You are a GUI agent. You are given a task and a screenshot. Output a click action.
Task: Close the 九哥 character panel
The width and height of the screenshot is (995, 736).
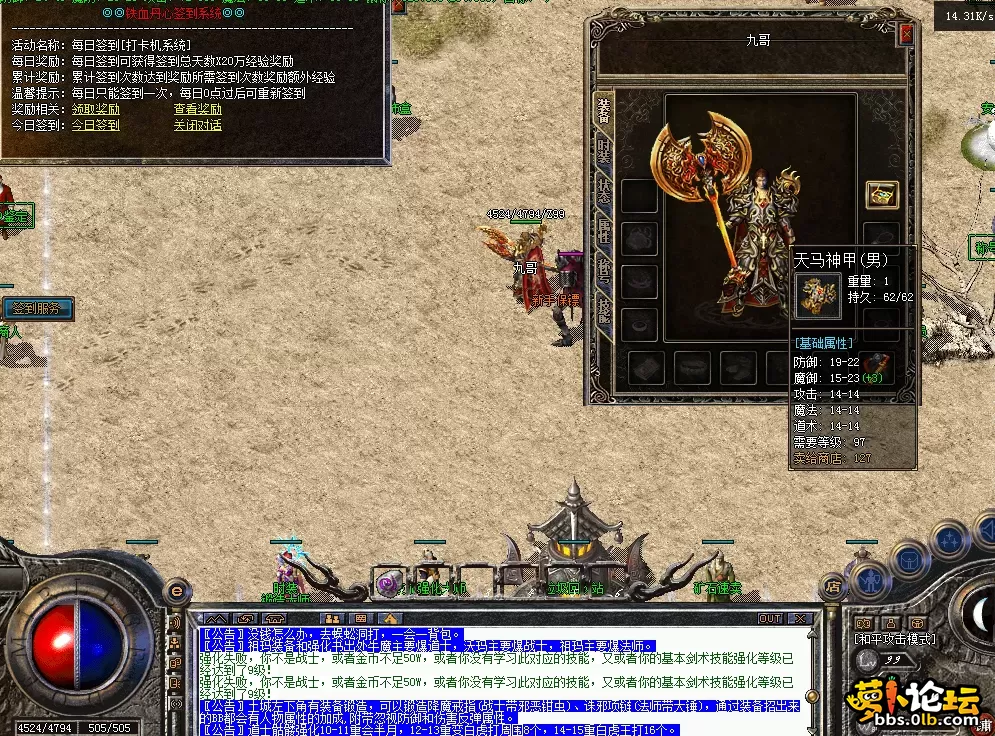(x=906, y=34)
